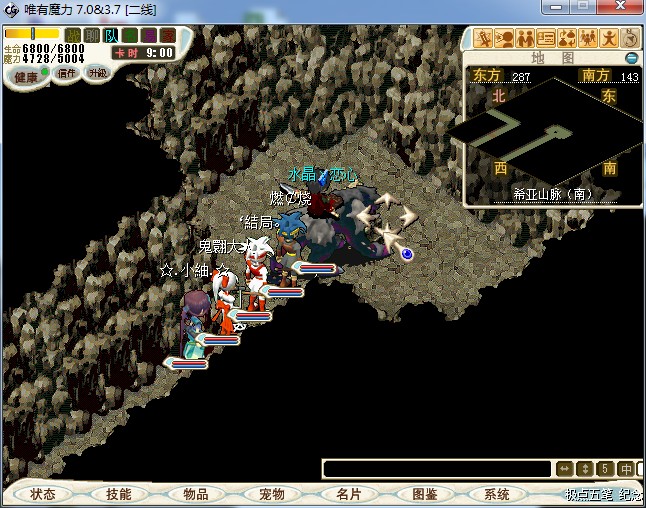Minimize the 地图 map panel

click(x=632, y=58)
